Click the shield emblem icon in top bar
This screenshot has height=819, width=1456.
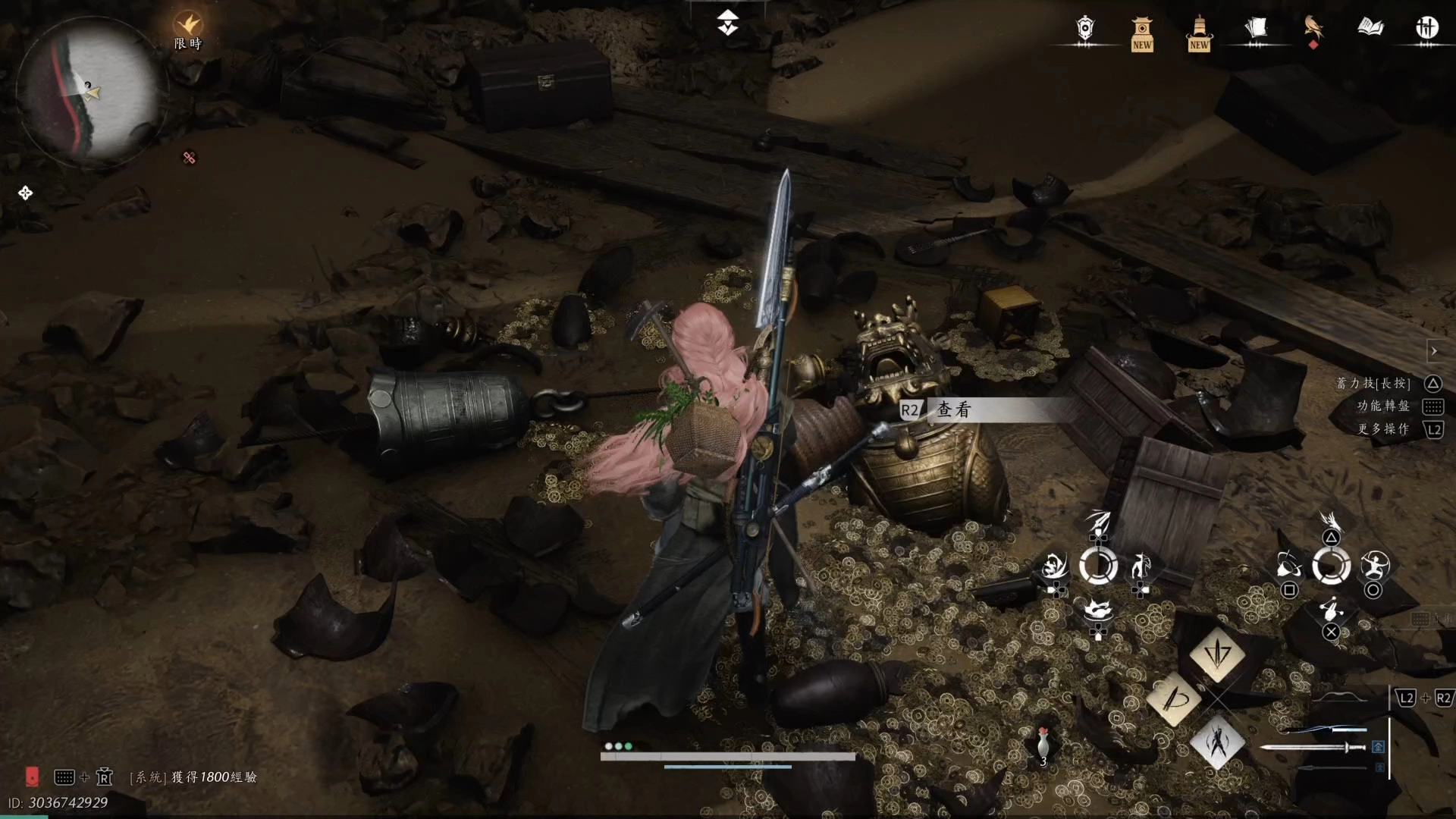1085,30
